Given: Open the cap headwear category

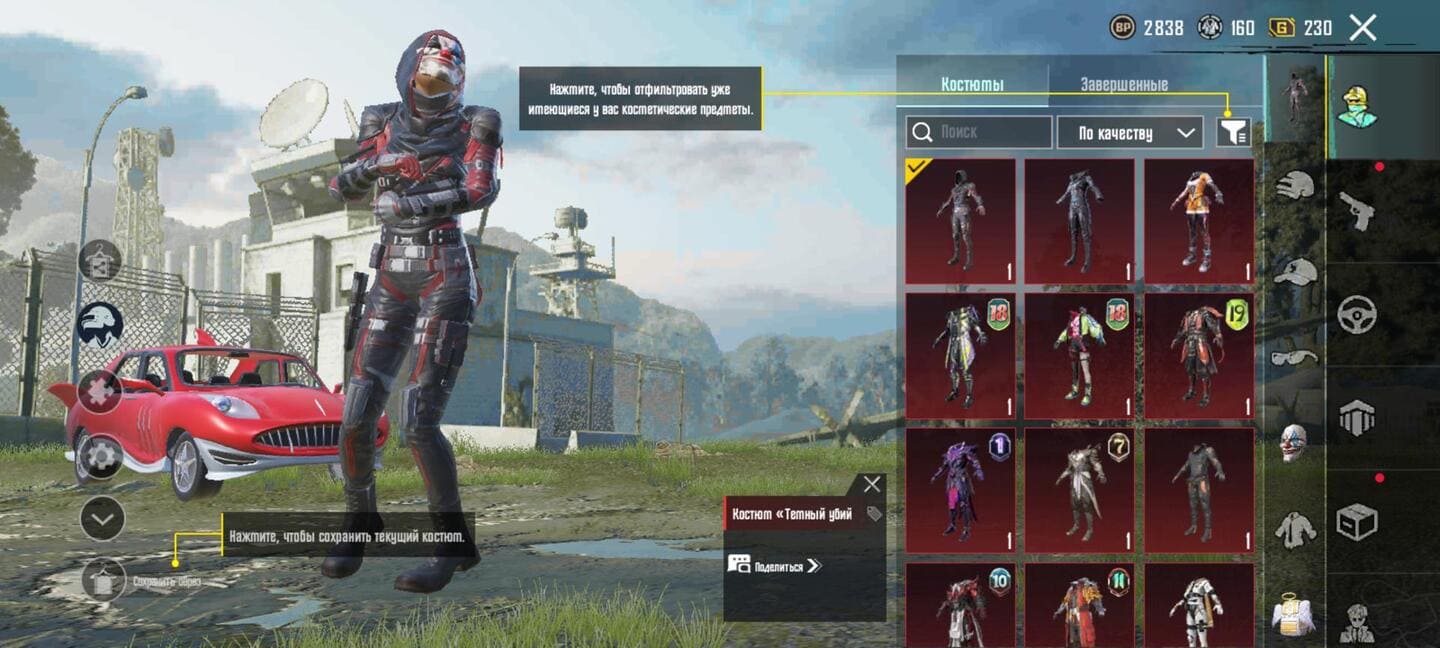Looking at the screenshot, I should coord(1296,272).
